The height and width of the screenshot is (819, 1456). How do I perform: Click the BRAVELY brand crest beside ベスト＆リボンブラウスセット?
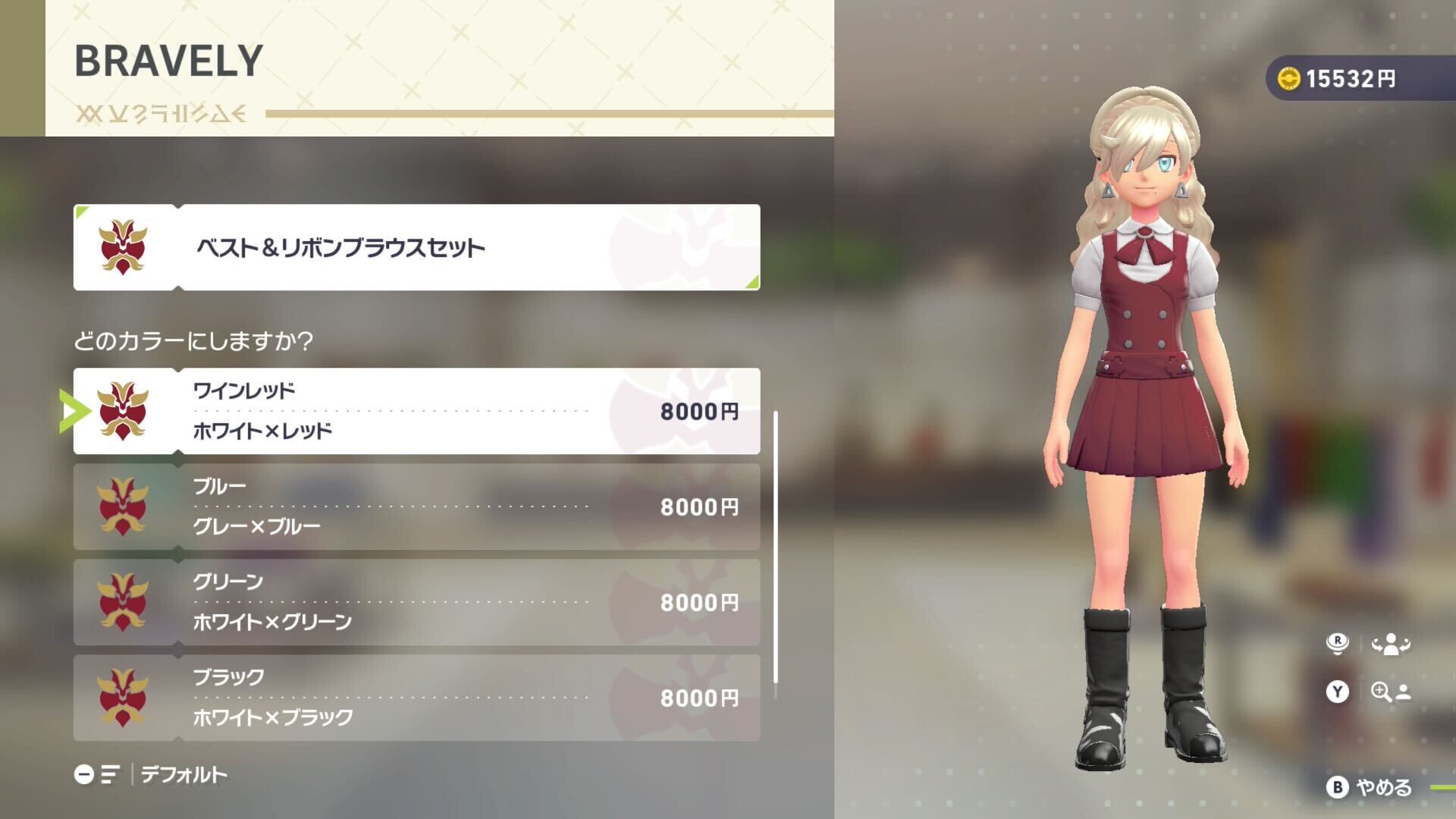121,246
